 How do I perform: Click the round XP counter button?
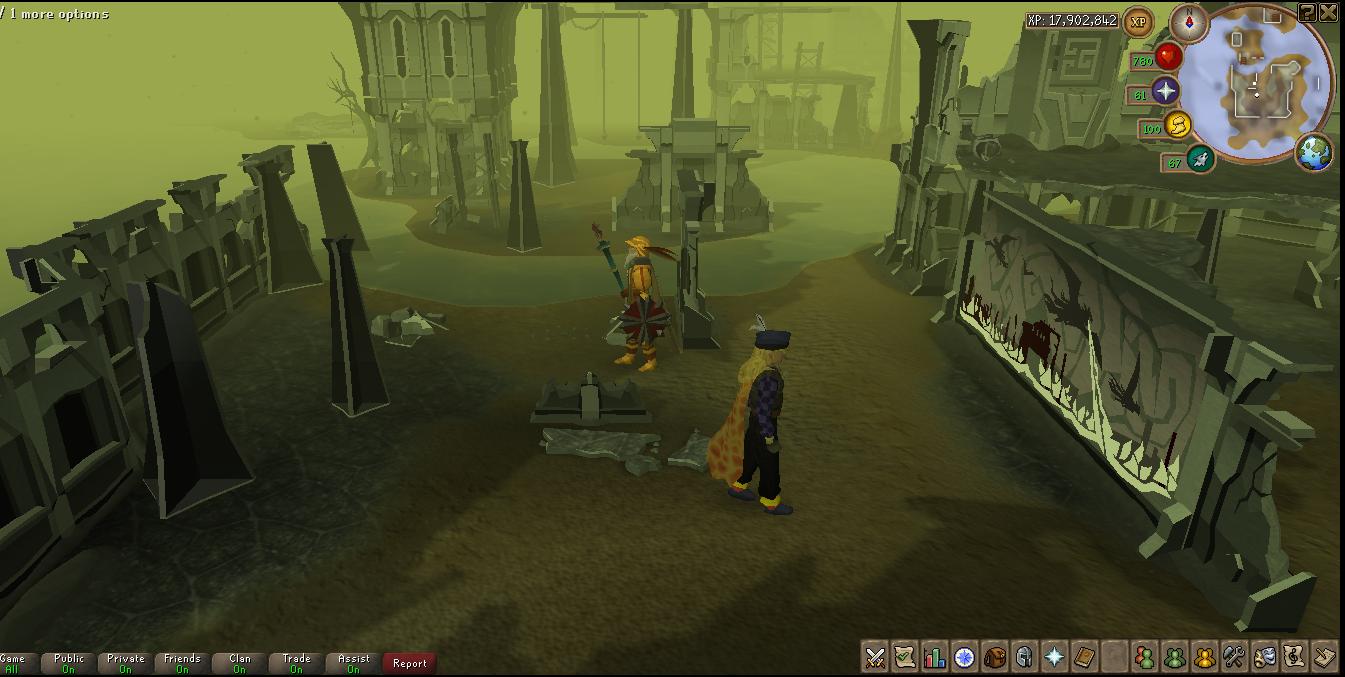1137,21
